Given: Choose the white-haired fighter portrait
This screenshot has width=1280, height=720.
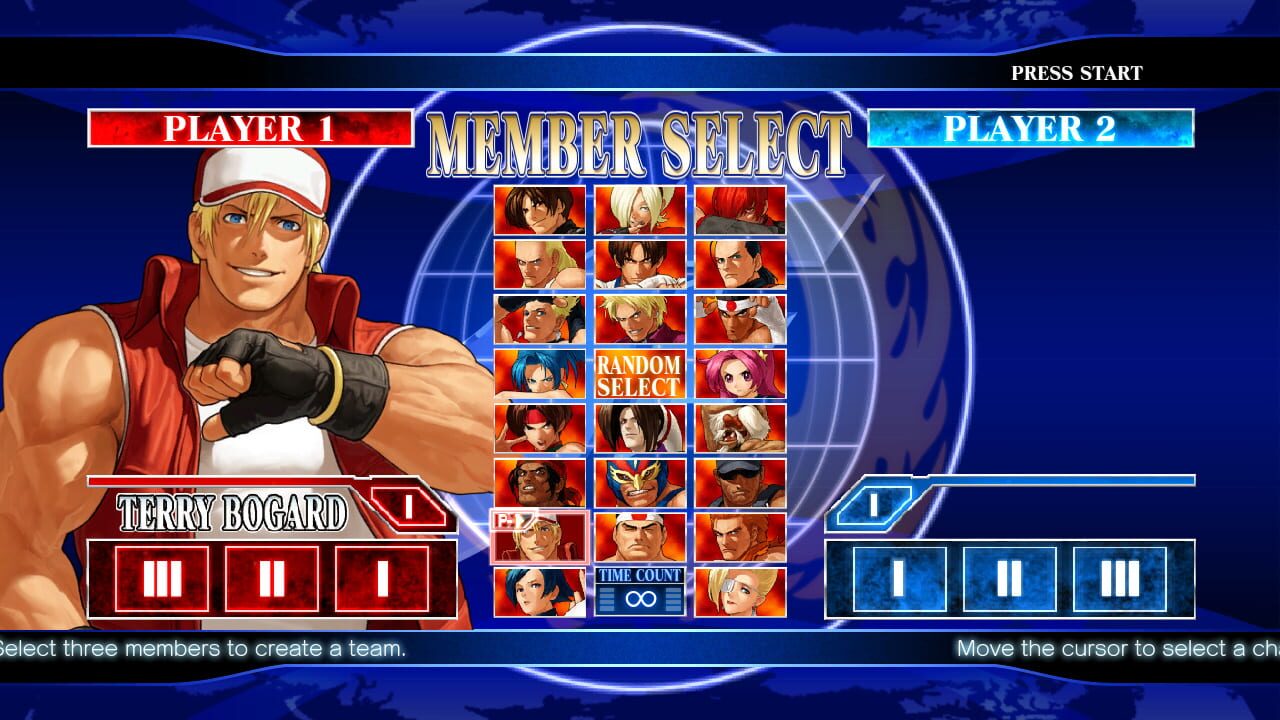Looking at the screenshot, I should tap(641, 210).
